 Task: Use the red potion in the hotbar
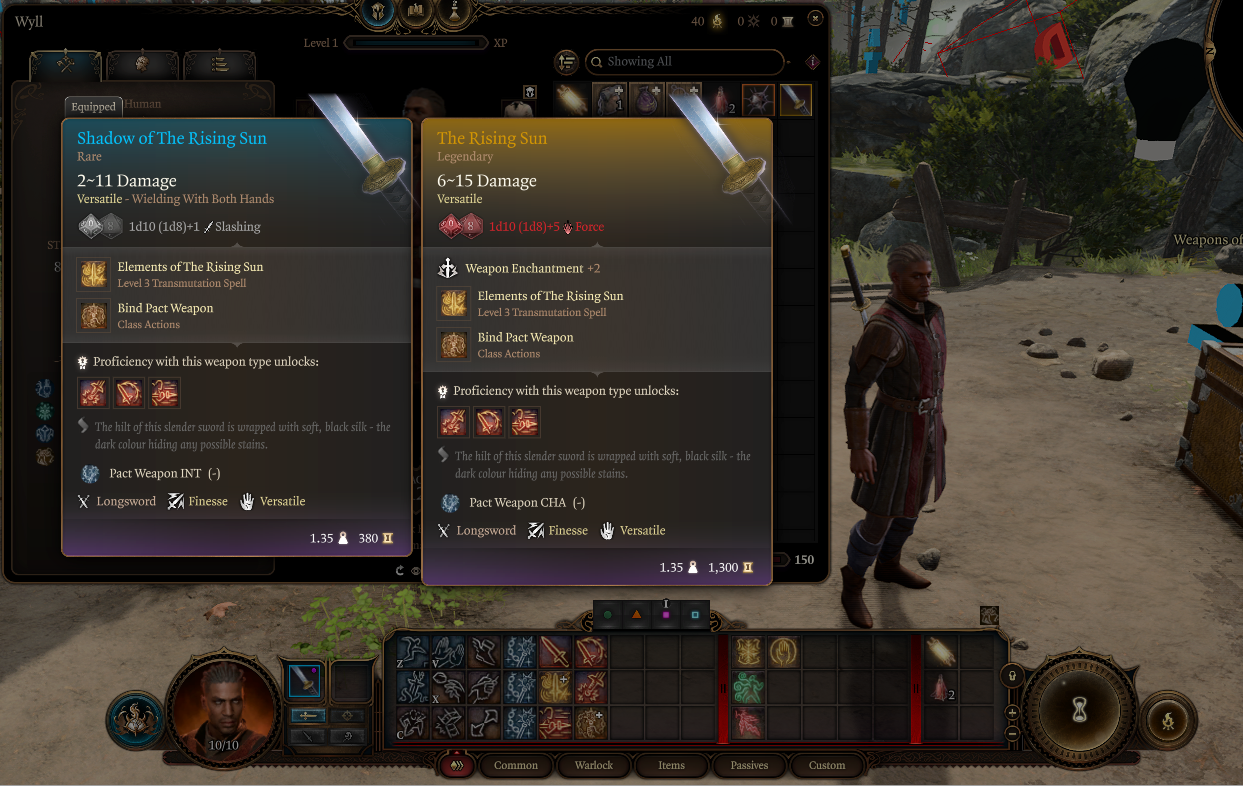click(x=941, y=689)
